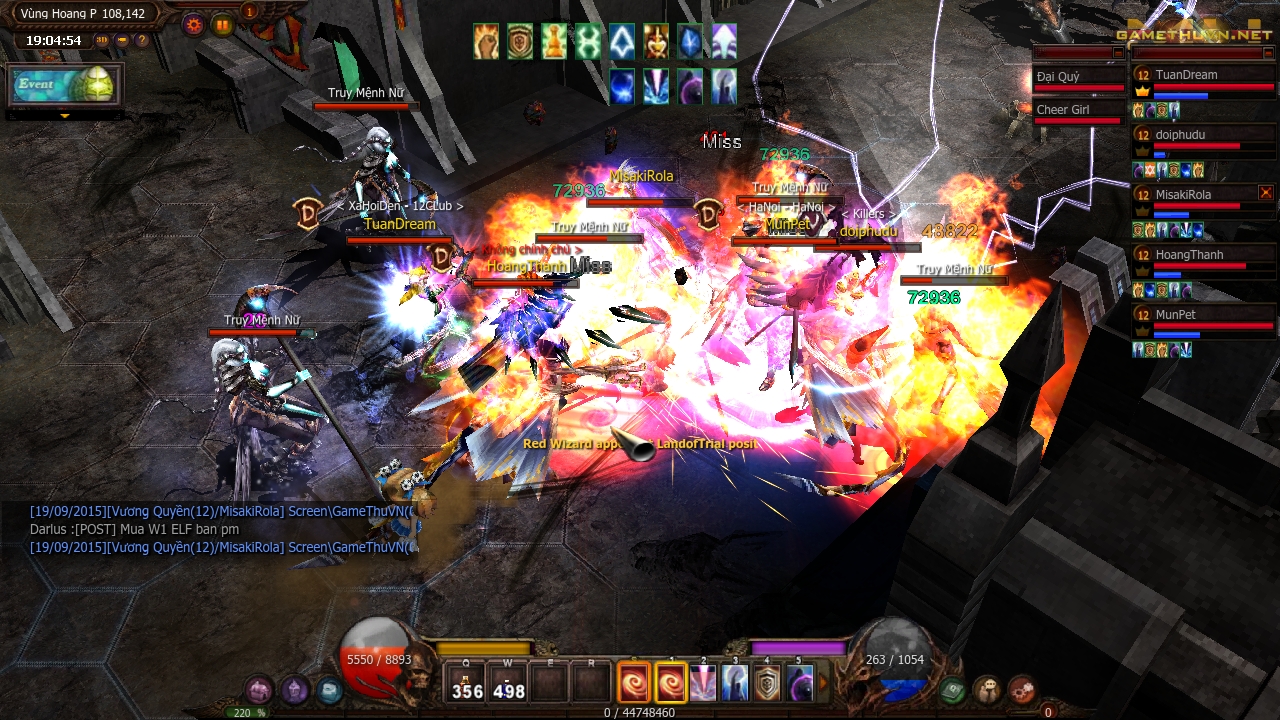Use the Q potion slot showing 356
The image size is (1280, 720).
[x=467, y=683]
